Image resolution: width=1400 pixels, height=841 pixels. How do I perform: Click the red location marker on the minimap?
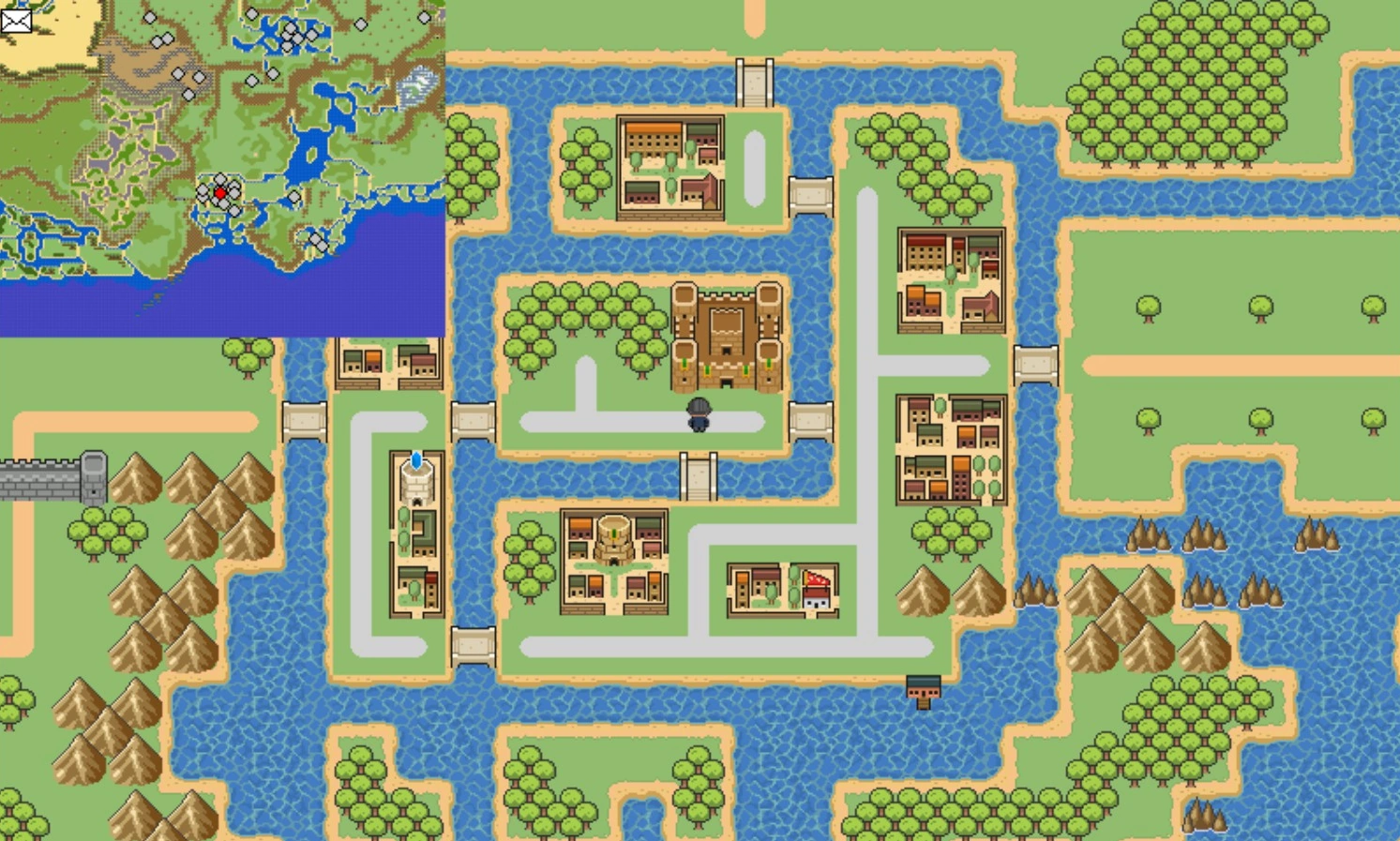coord(218,192)
